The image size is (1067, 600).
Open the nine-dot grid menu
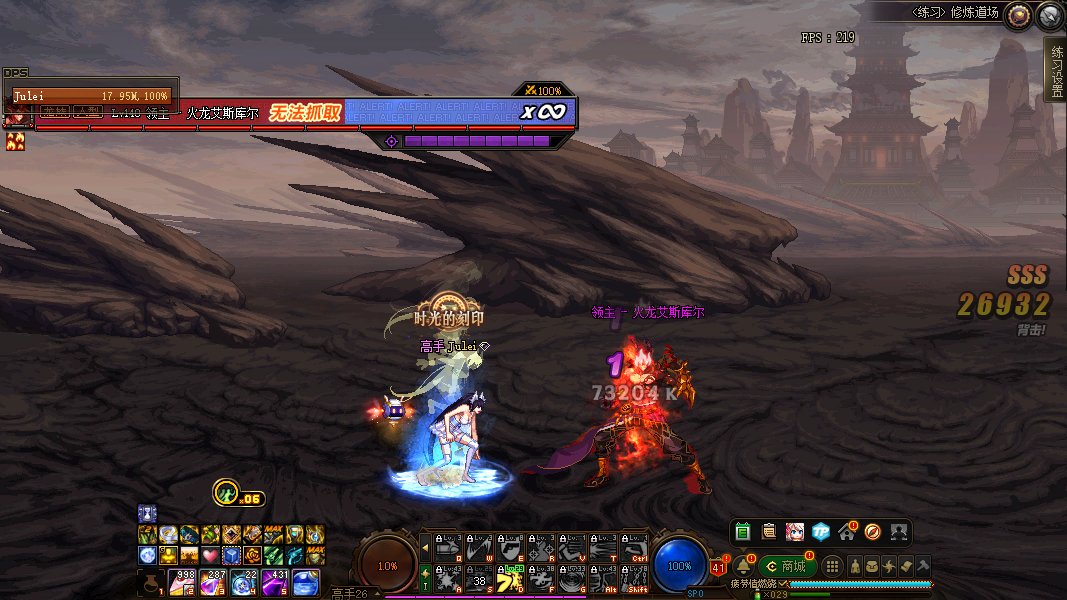tap(832, 566)
